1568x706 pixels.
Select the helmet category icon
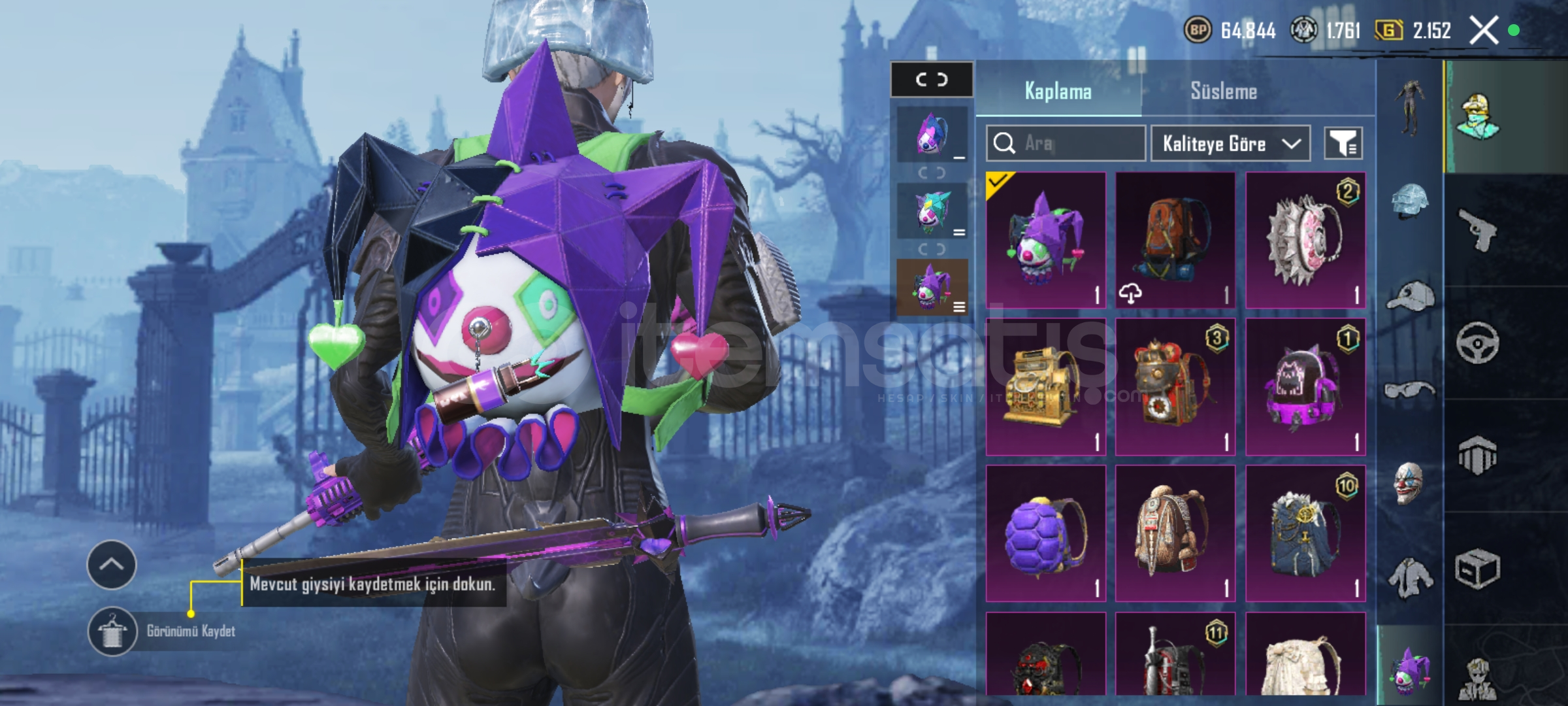1409,199
